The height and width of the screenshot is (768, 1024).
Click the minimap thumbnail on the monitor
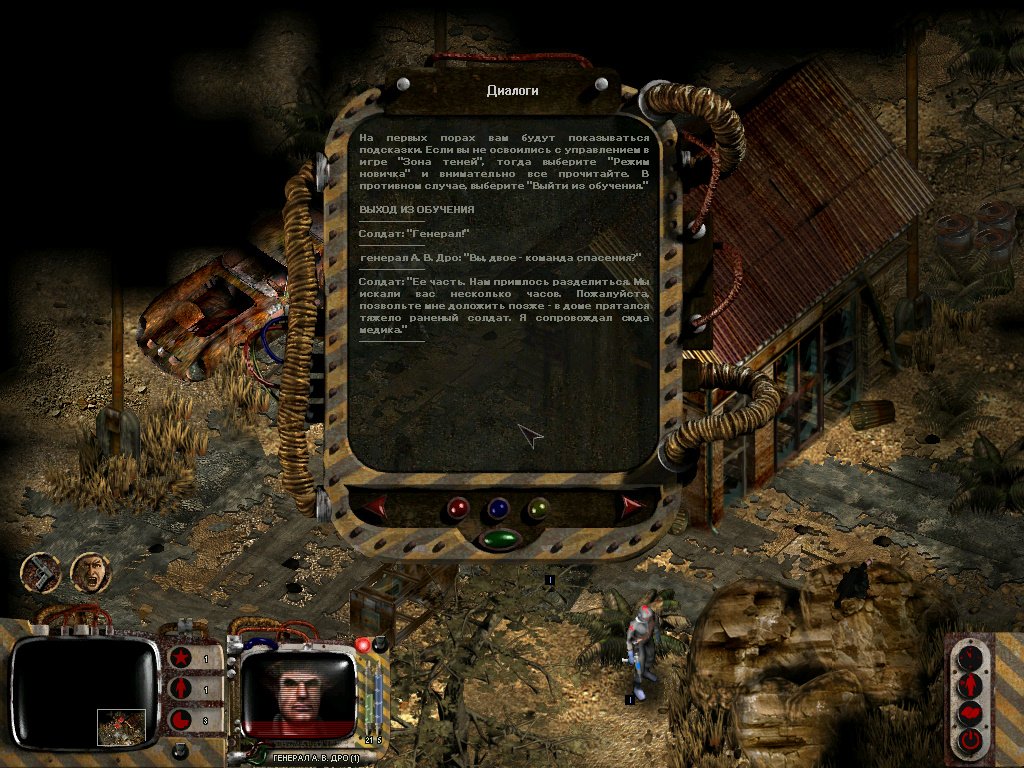(x=121, y=726)
